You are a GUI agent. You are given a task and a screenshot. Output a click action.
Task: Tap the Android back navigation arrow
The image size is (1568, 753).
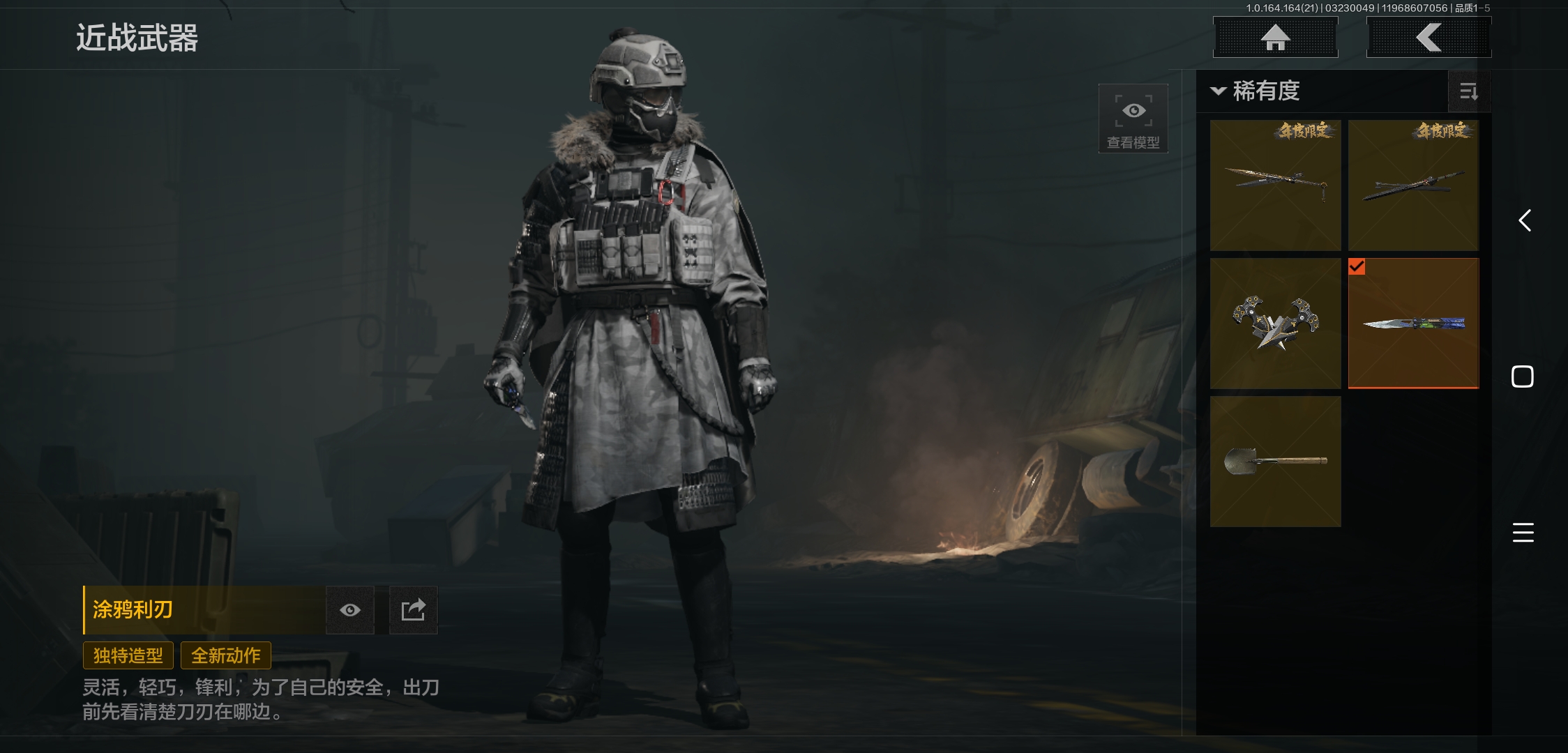[x=1525, y=220]
